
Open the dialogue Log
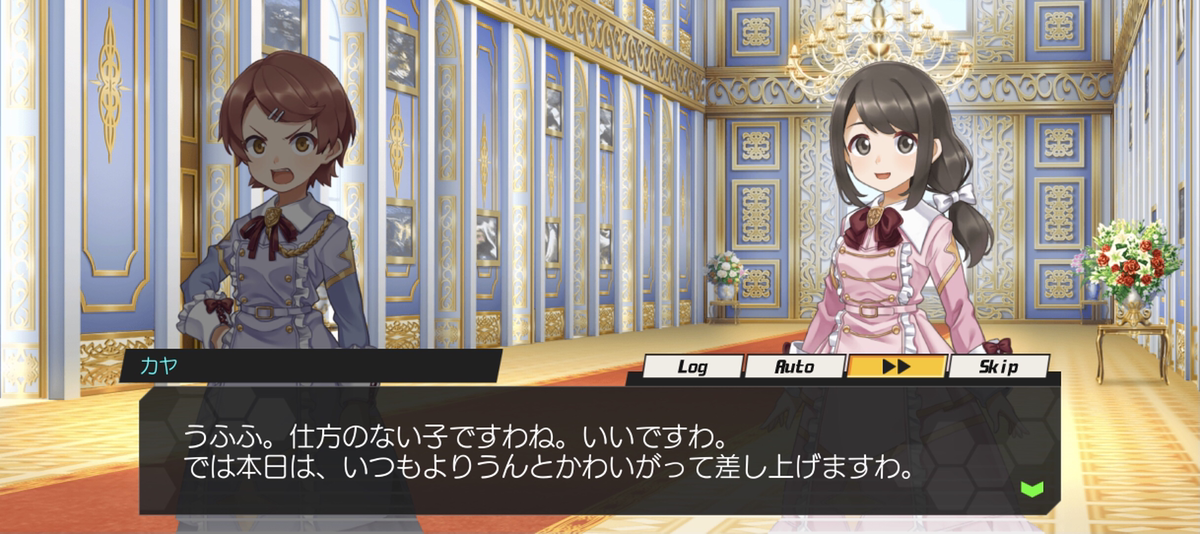tap(692, 367)
